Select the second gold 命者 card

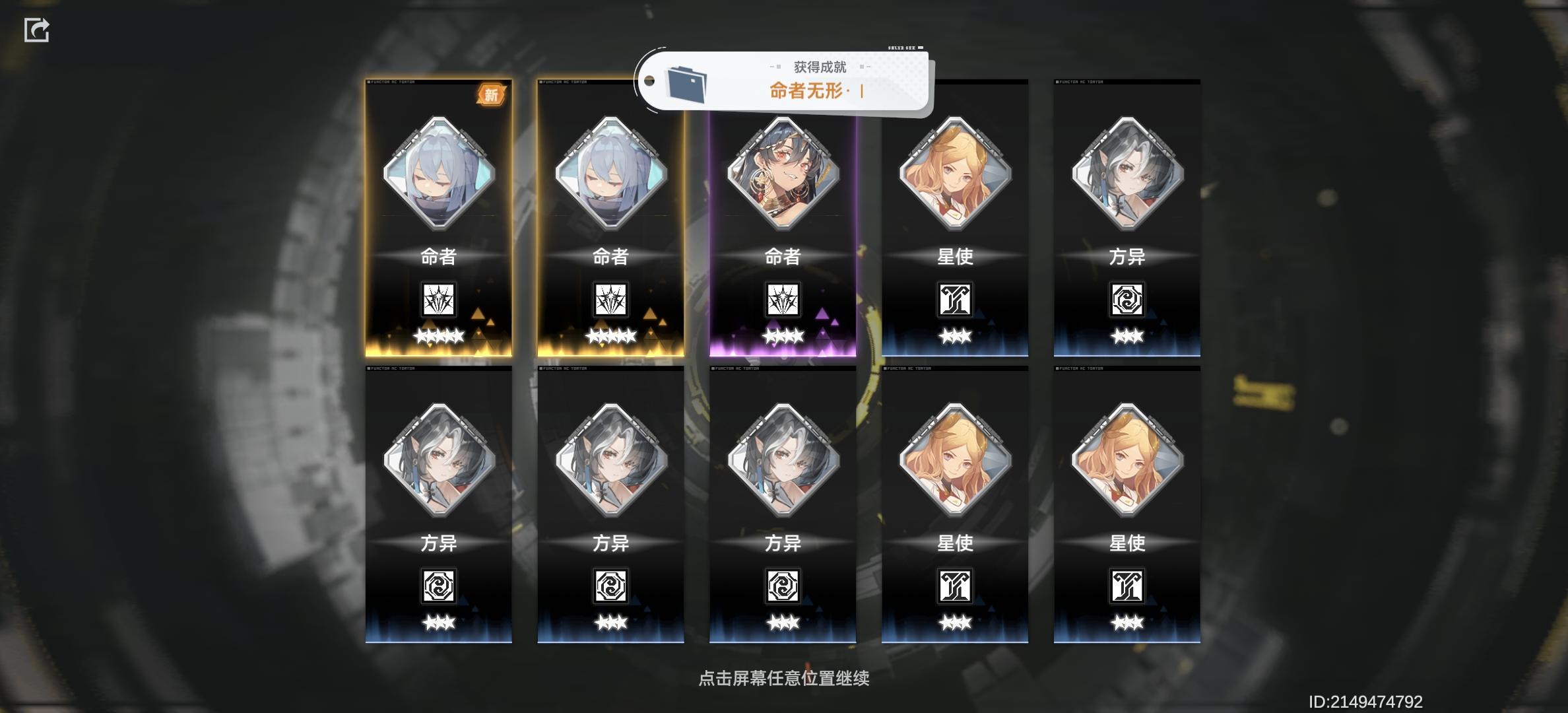(x=611, y=218)
